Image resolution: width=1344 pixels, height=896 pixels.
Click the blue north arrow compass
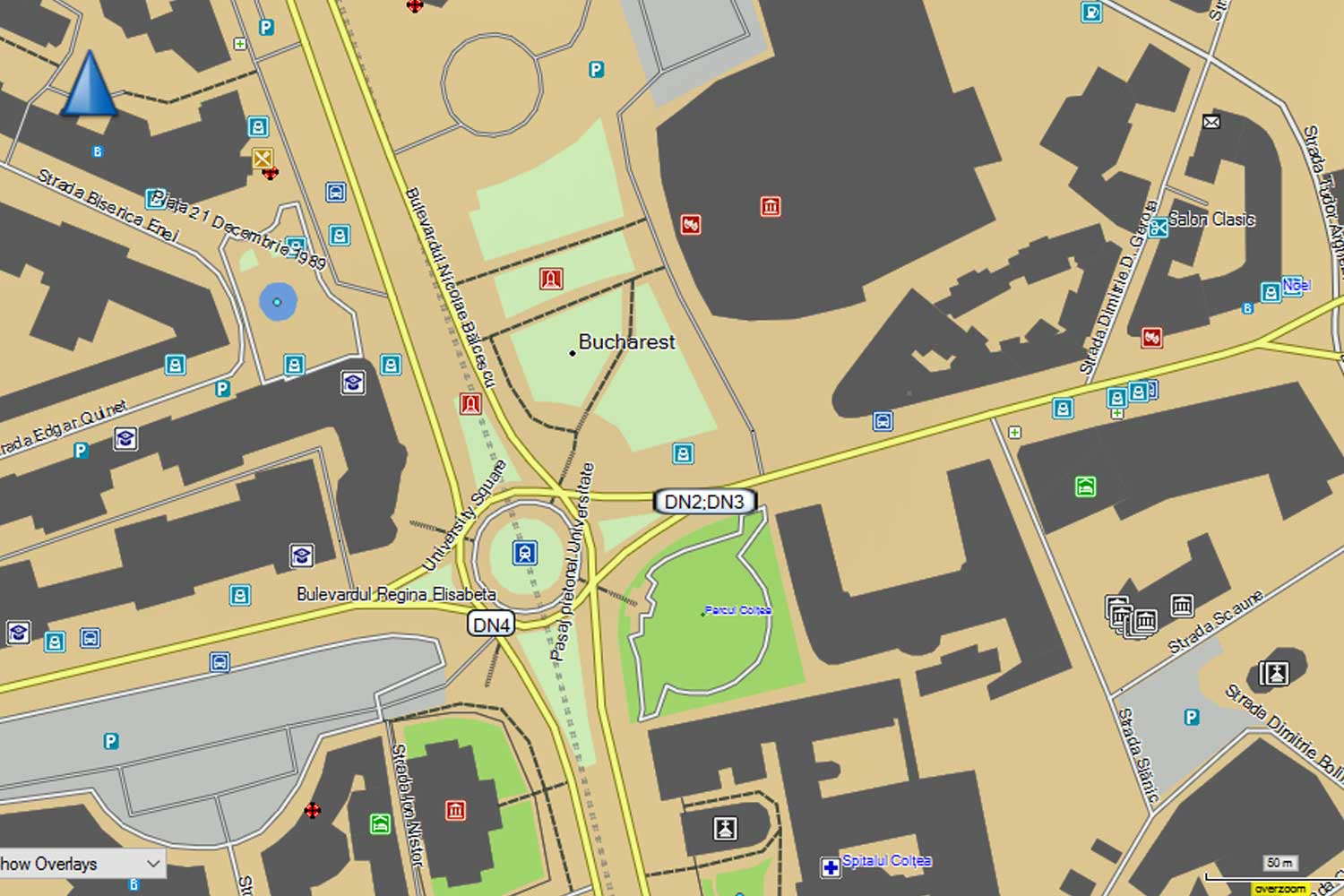(x=89, y=84)
